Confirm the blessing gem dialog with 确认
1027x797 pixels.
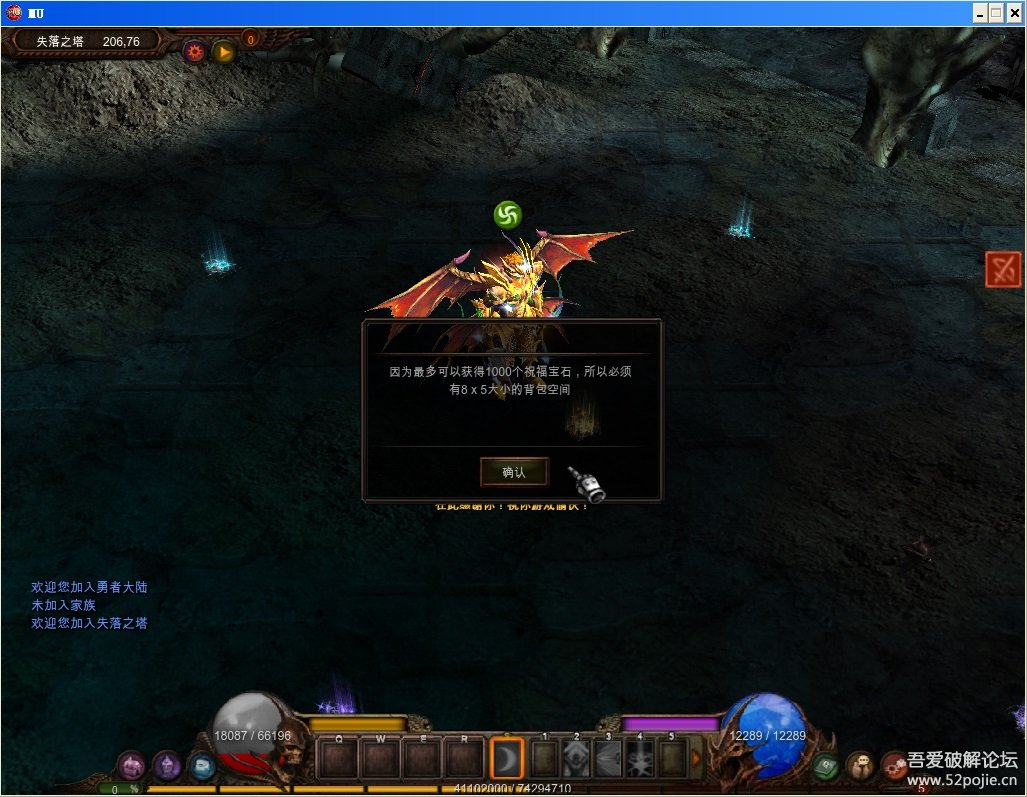click(514, 472)
